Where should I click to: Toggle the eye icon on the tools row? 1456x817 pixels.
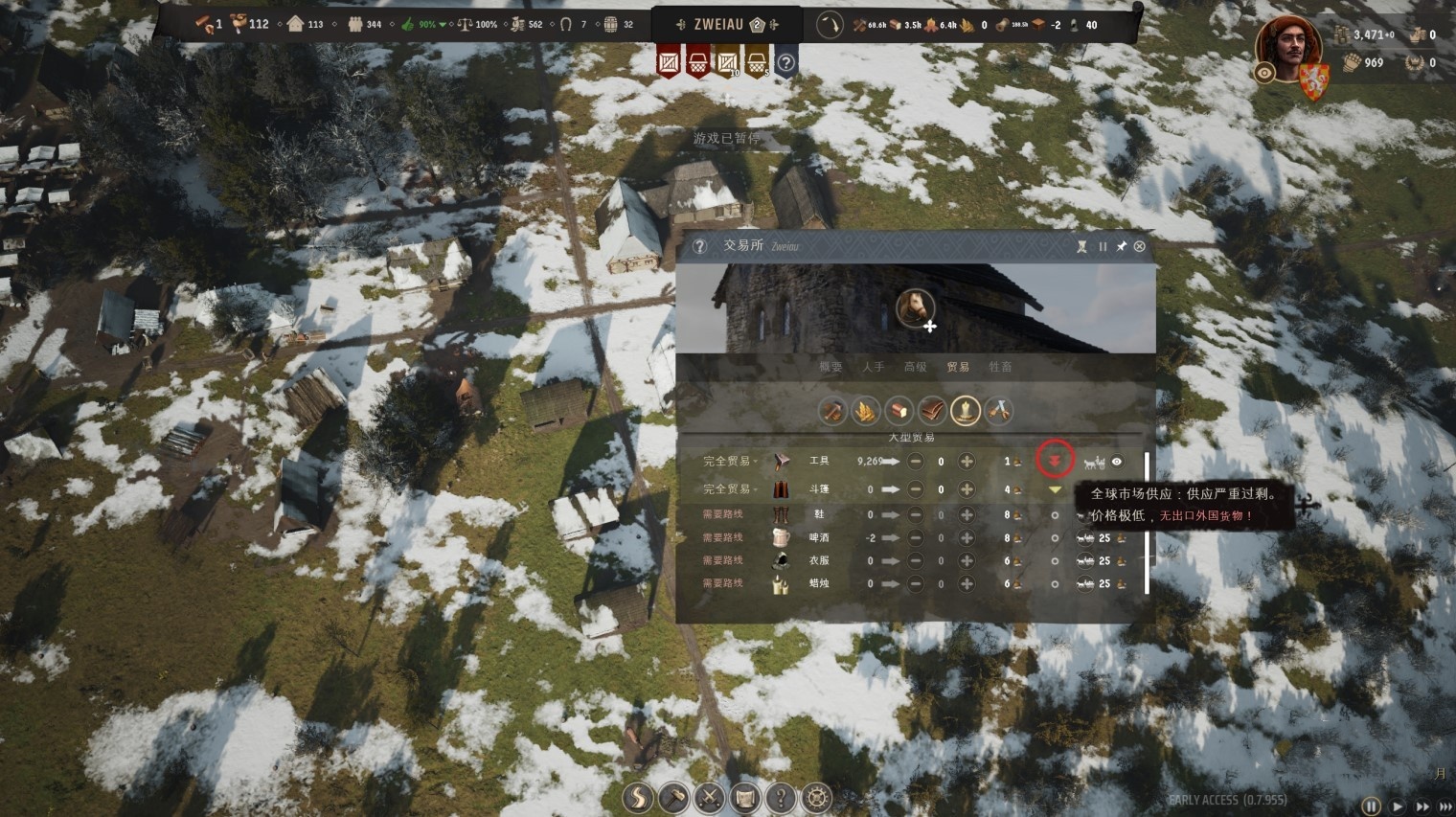point(1116,462)
